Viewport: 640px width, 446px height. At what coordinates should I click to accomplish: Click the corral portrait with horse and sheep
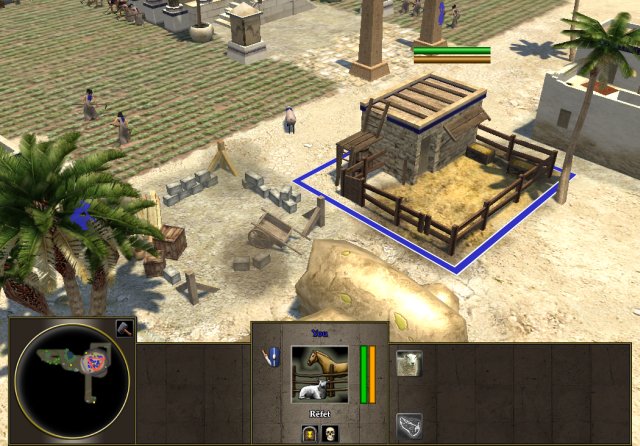click(319, 375)
